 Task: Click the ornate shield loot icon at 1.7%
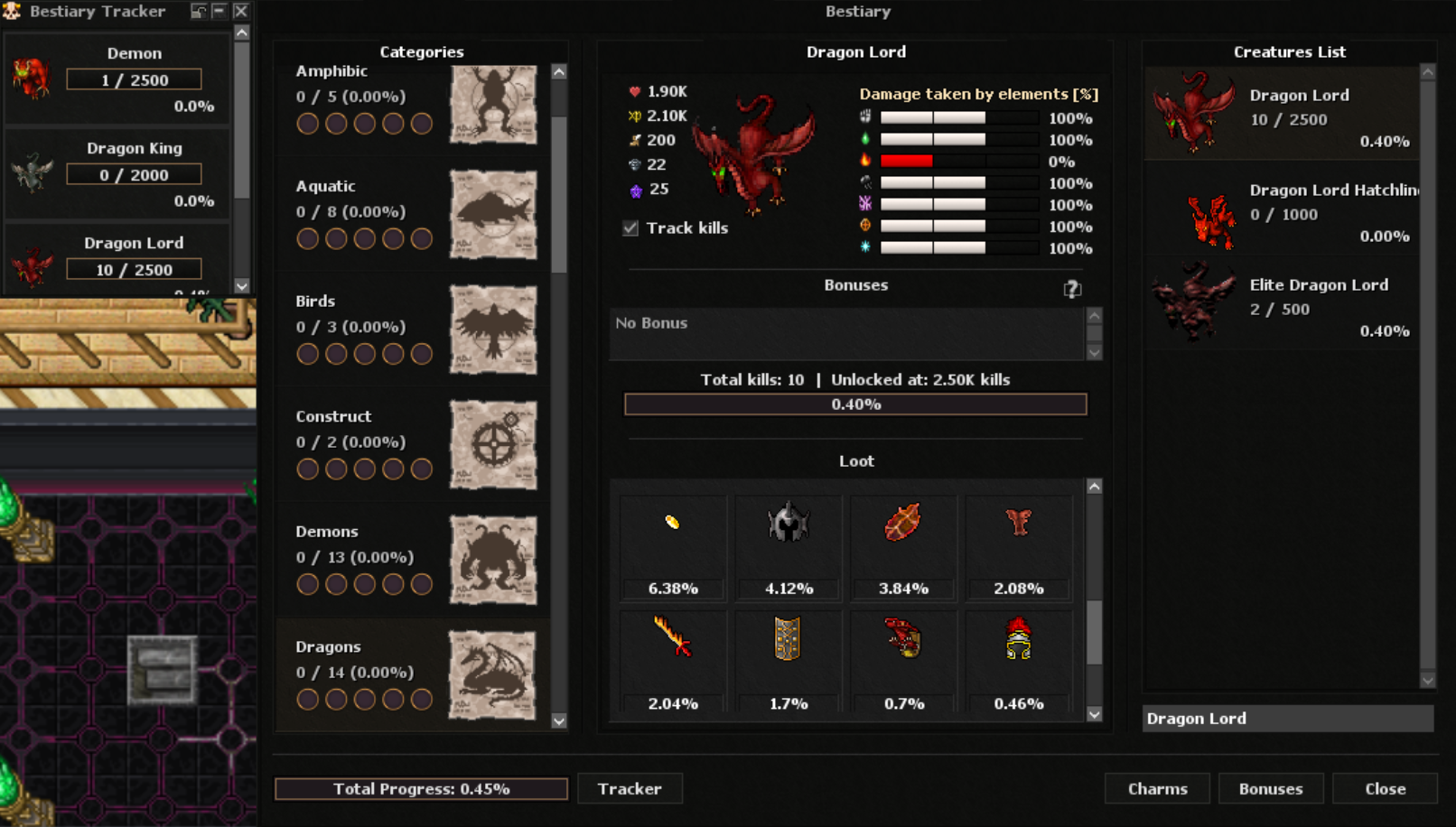click(787, 650)
